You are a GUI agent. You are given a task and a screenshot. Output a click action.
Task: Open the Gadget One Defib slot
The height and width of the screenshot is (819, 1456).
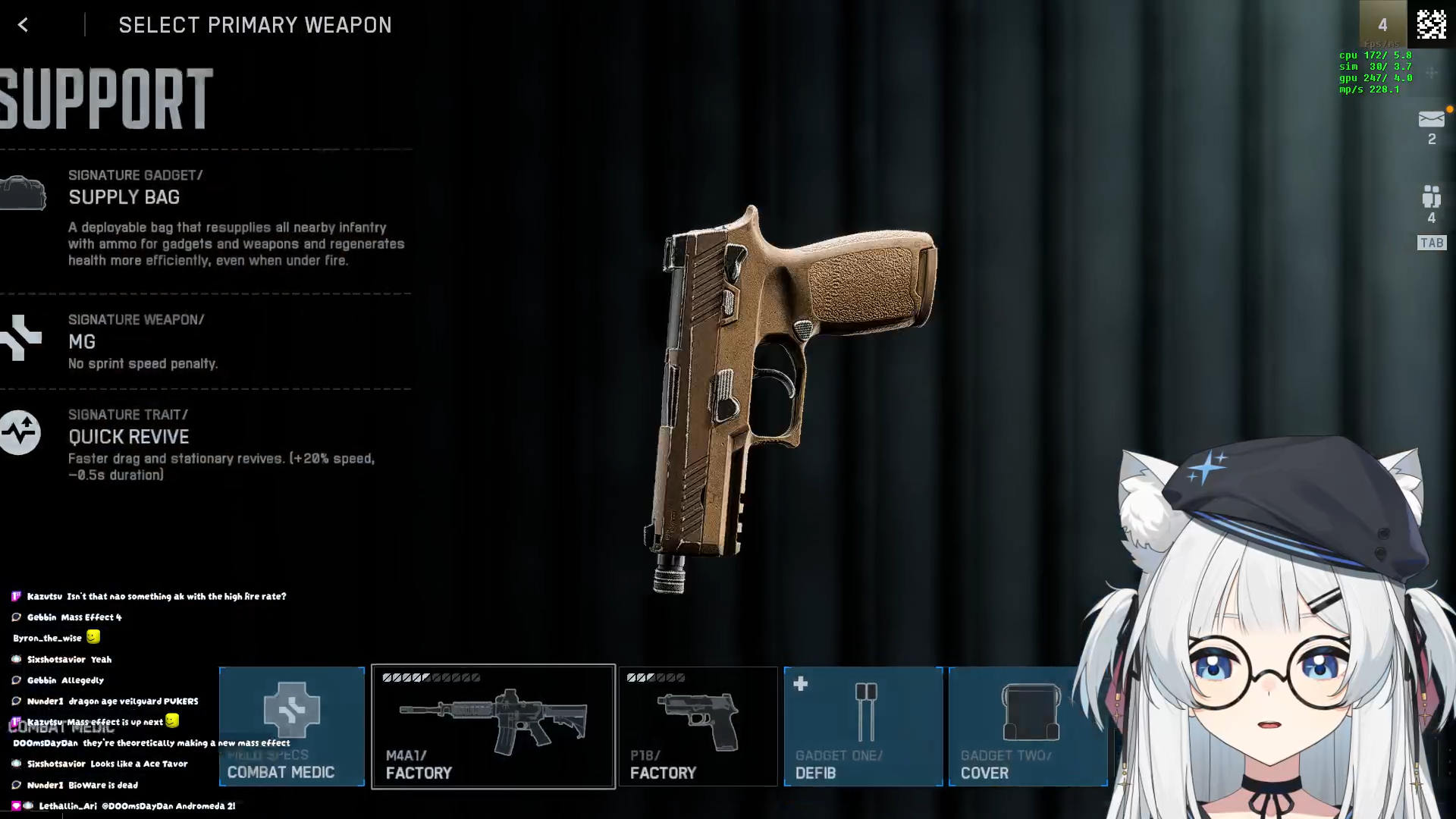(x=863, y=726)
